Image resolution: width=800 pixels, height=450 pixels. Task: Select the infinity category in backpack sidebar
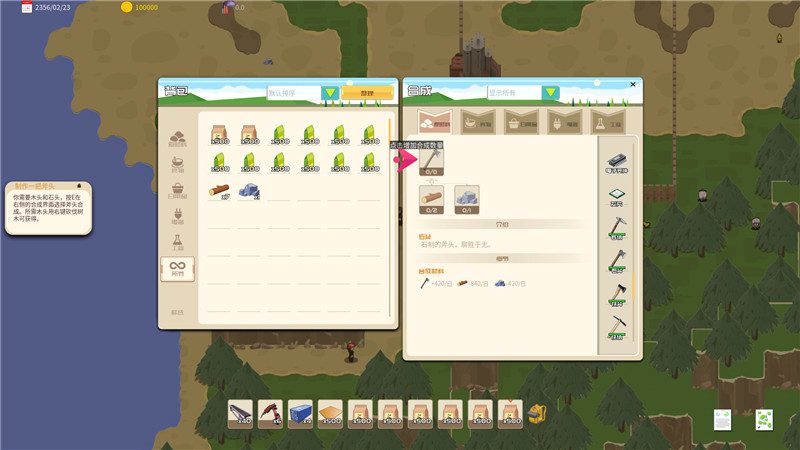point(177,269)
